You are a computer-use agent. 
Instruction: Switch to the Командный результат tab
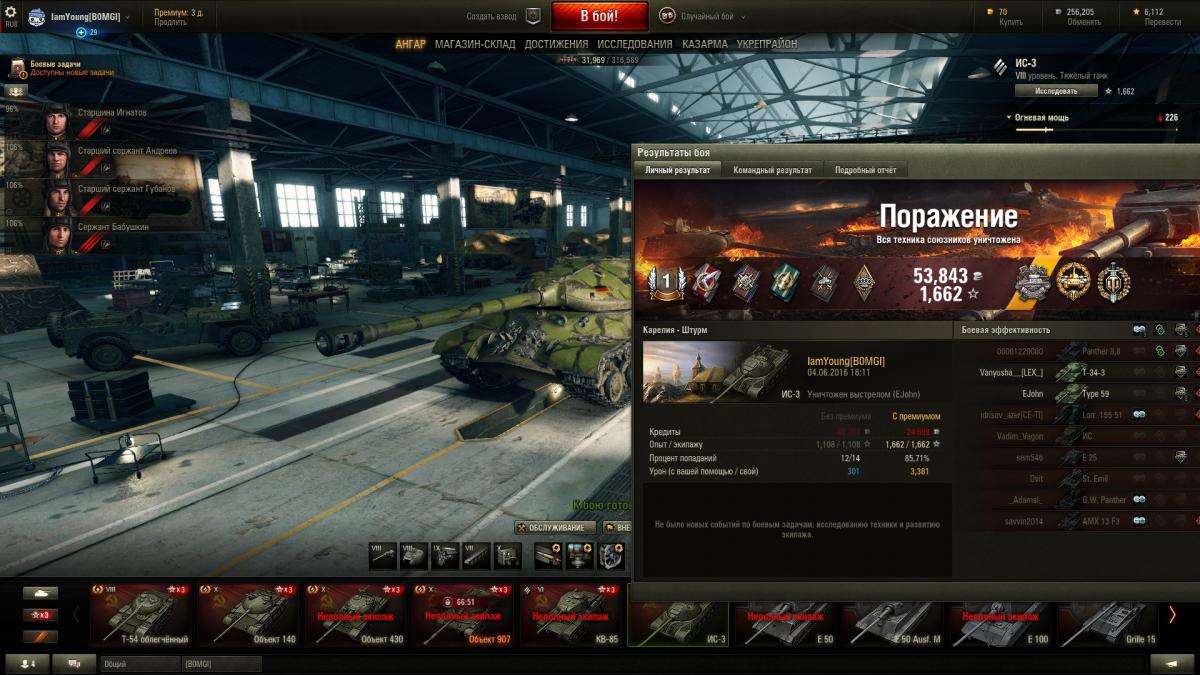click(772, 170)
